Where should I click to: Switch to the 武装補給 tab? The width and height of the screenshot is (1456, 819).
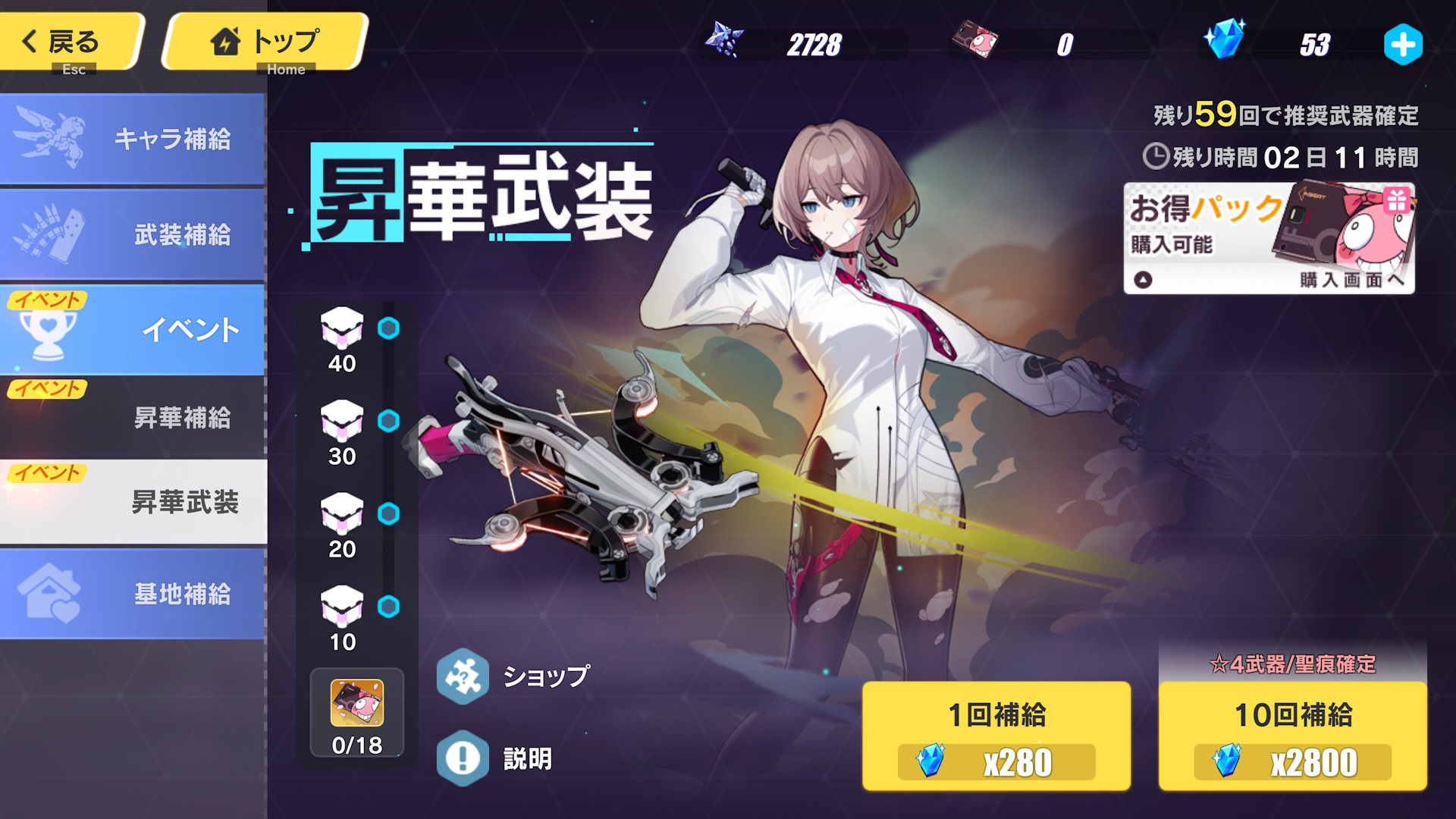[133, 234]
